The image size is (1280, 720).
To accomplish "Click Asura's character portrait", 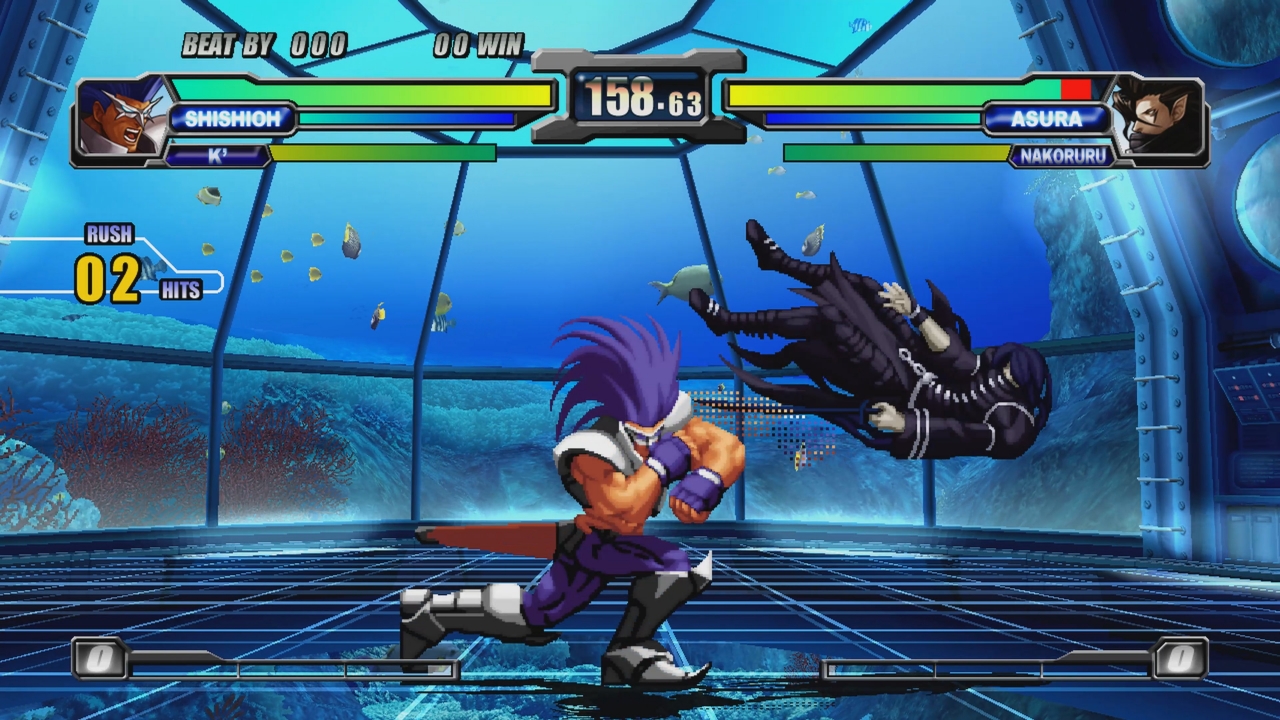I will [1159, 118].
